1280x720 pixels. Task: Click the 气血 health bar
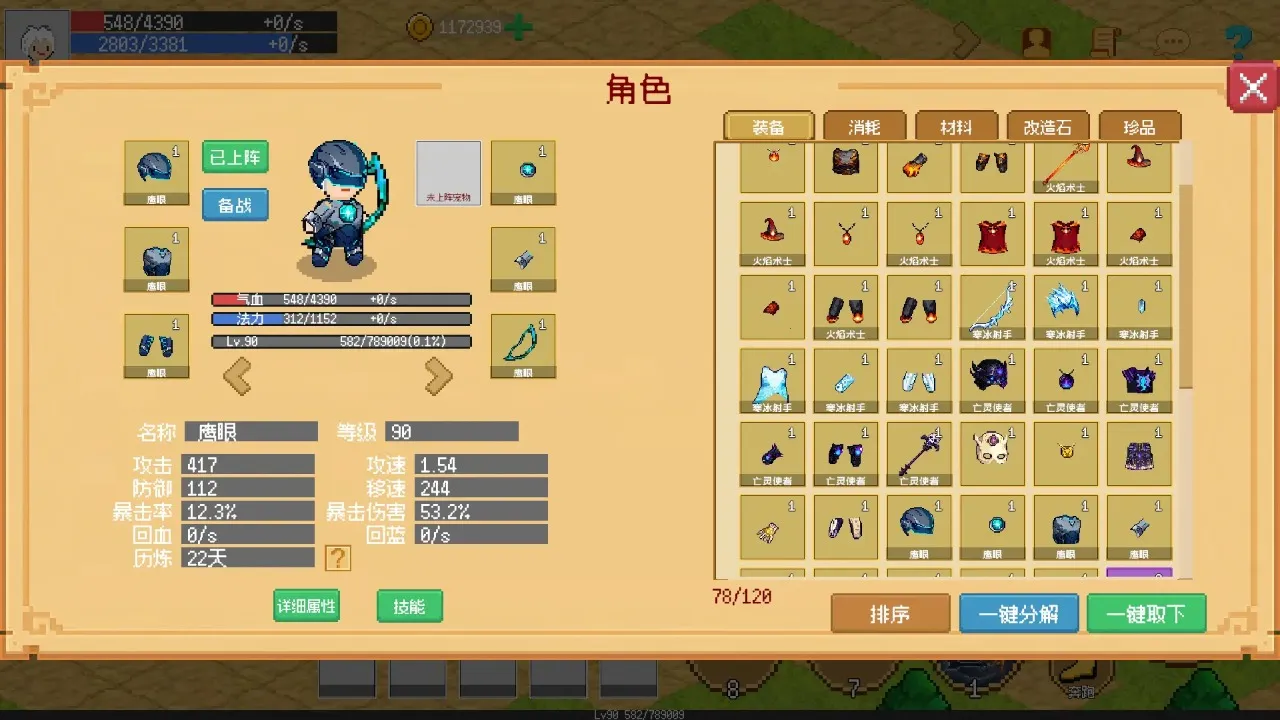point(340,298)
